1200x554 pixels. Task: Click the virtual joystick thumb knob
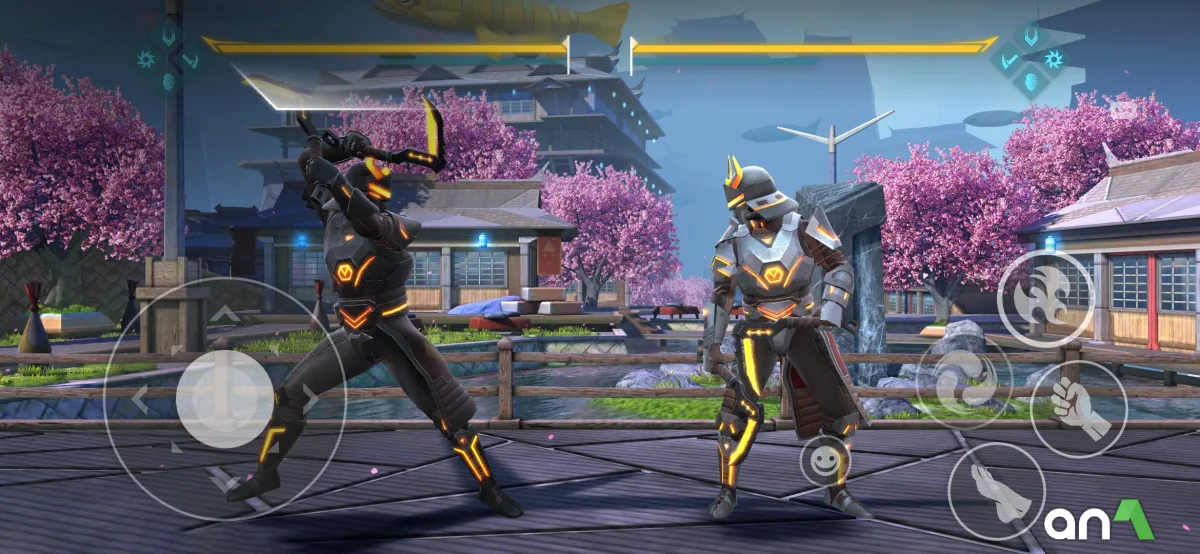coord(225,398)
